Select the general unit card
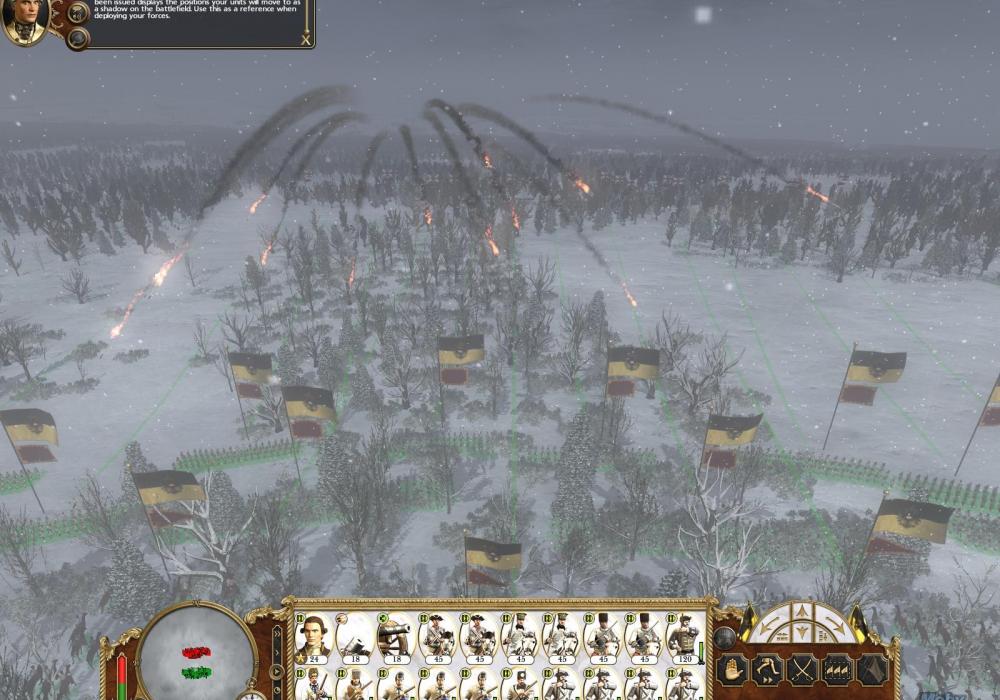 314,634
